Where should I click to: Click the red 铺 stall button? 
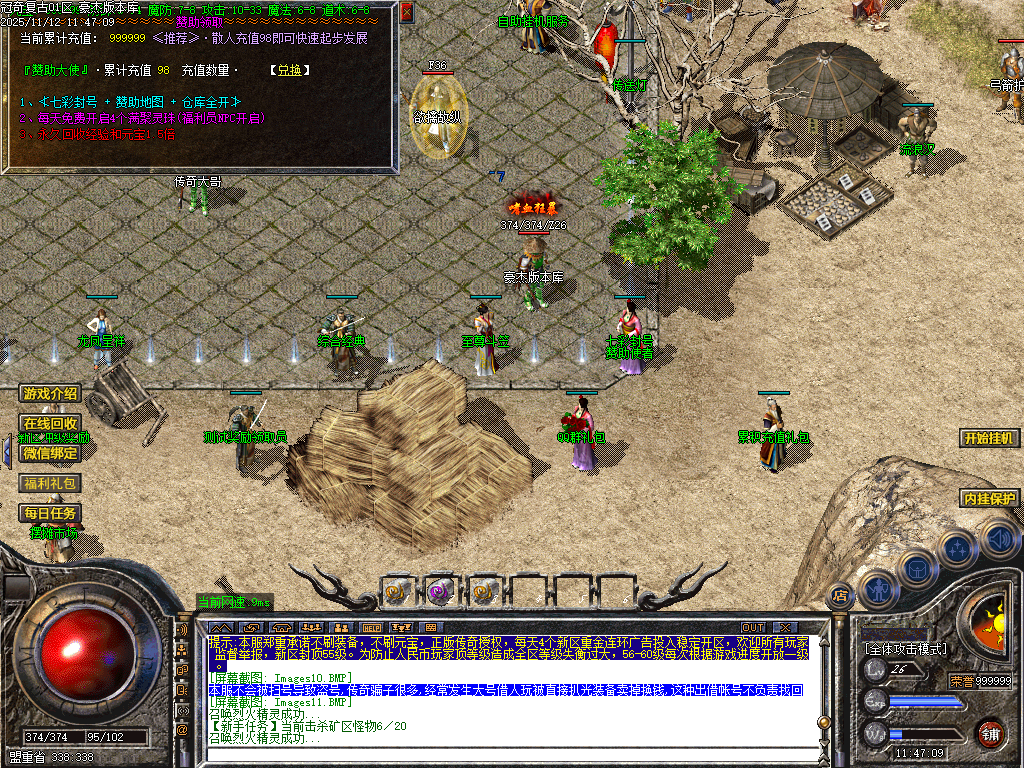tap(990, 733)
